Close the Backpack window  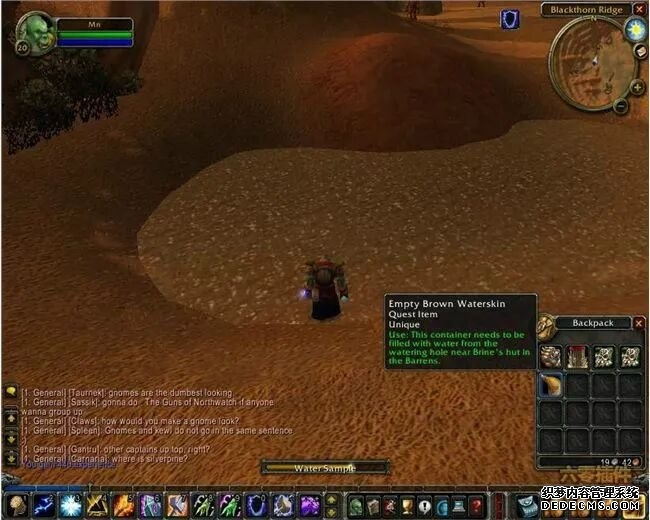[637, 322]
